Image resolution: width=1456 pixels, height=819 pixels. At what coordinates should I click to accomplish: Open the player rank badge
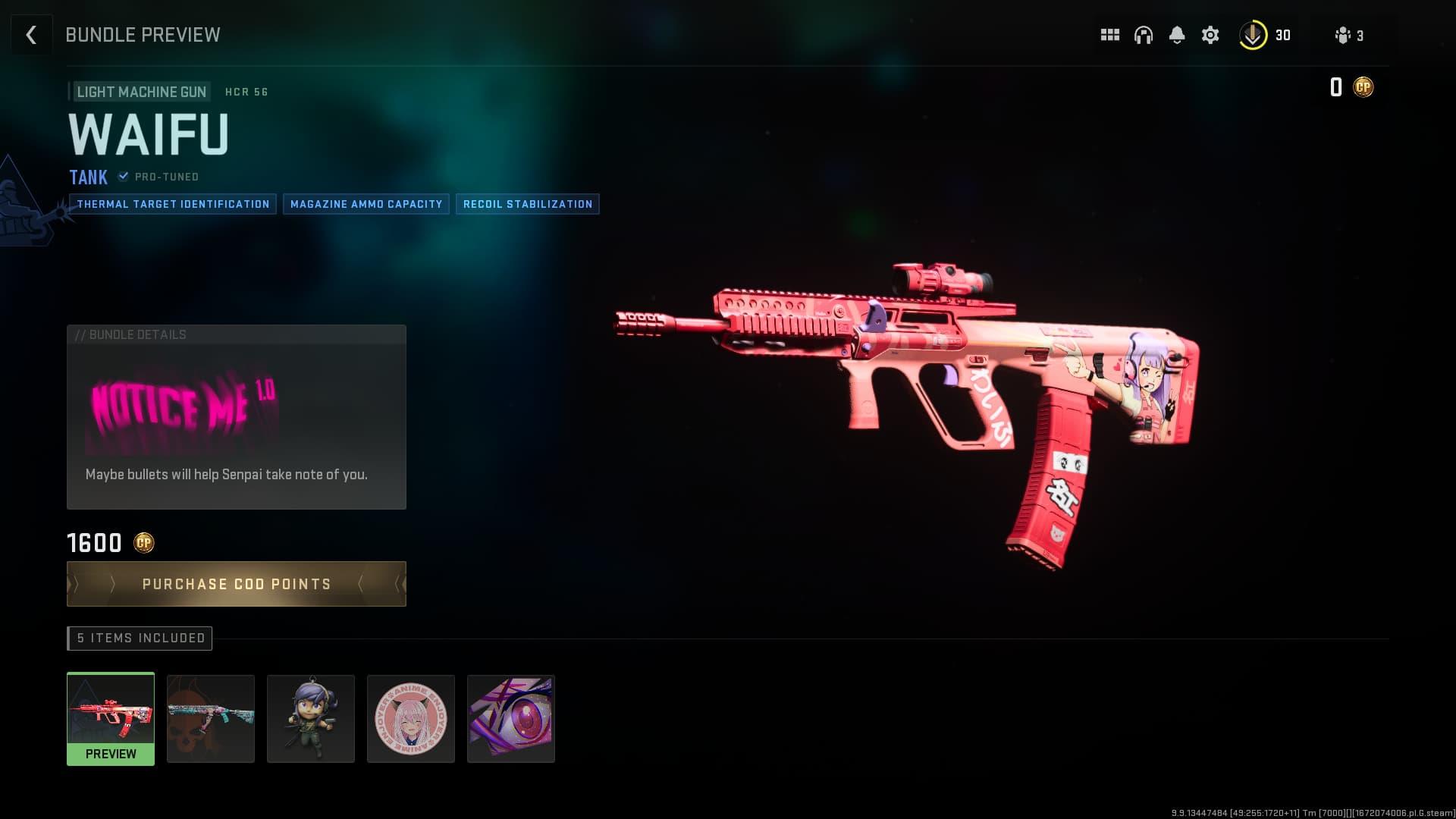(x=1253, y=35)
